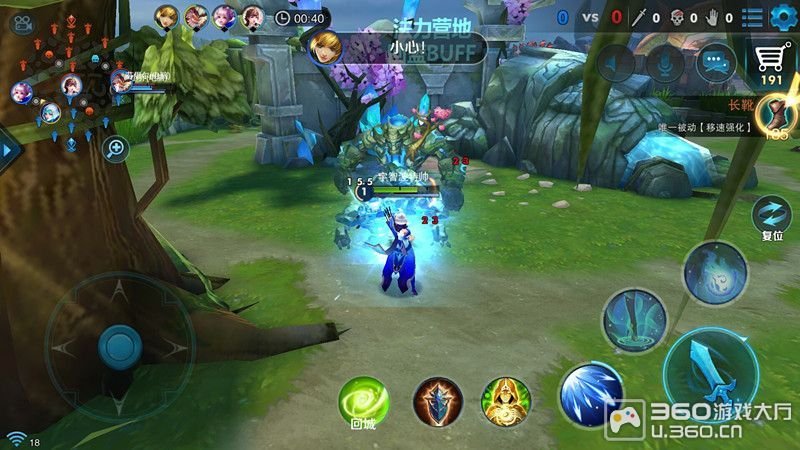Select the first hero portrait at top

(x=166, y=16)
